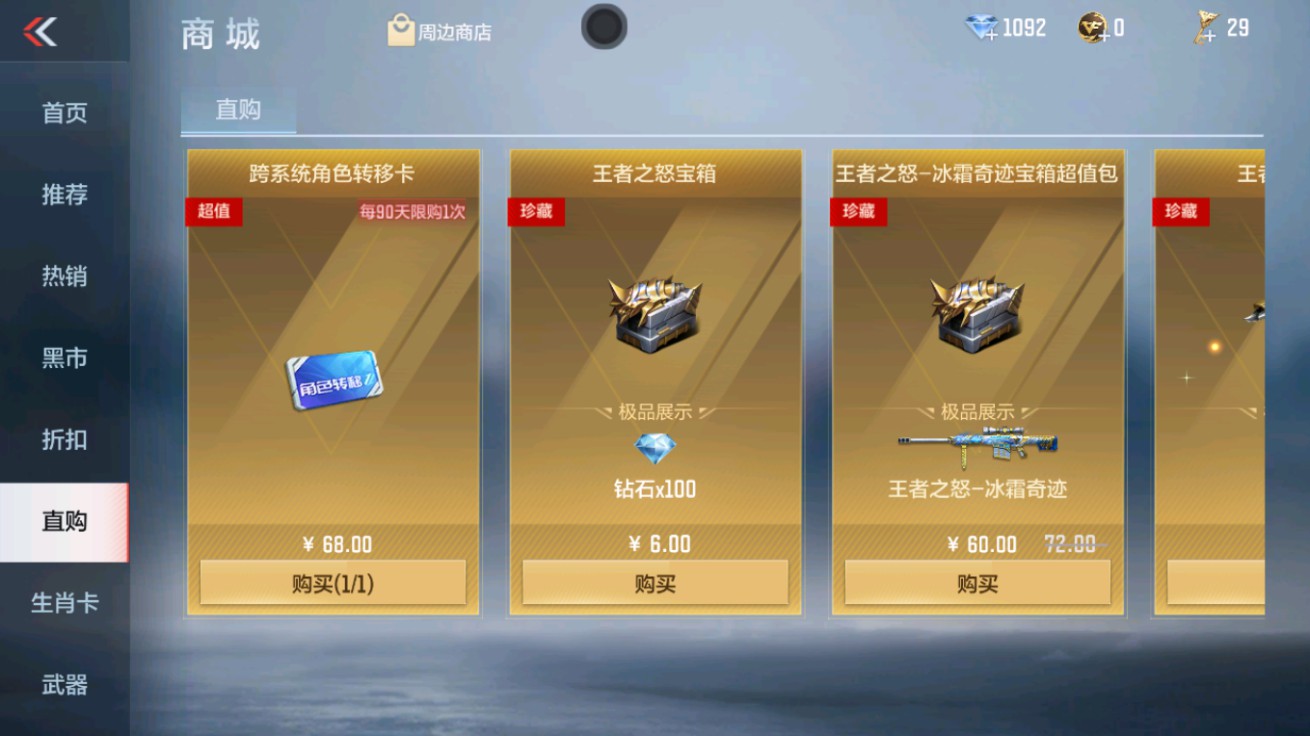Click the golden key currency icon showing 29

[x=1207, y=28]
